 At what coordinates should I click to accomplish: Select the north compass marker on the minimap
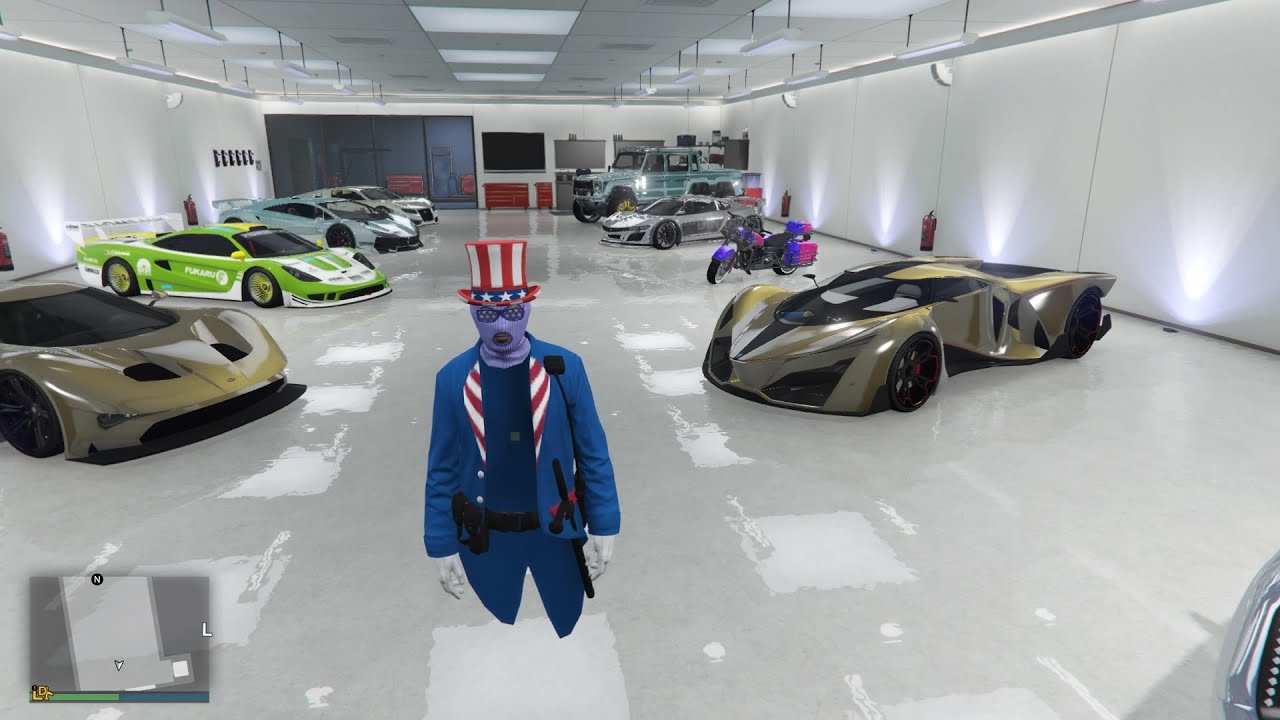click(x=97, y=579)
